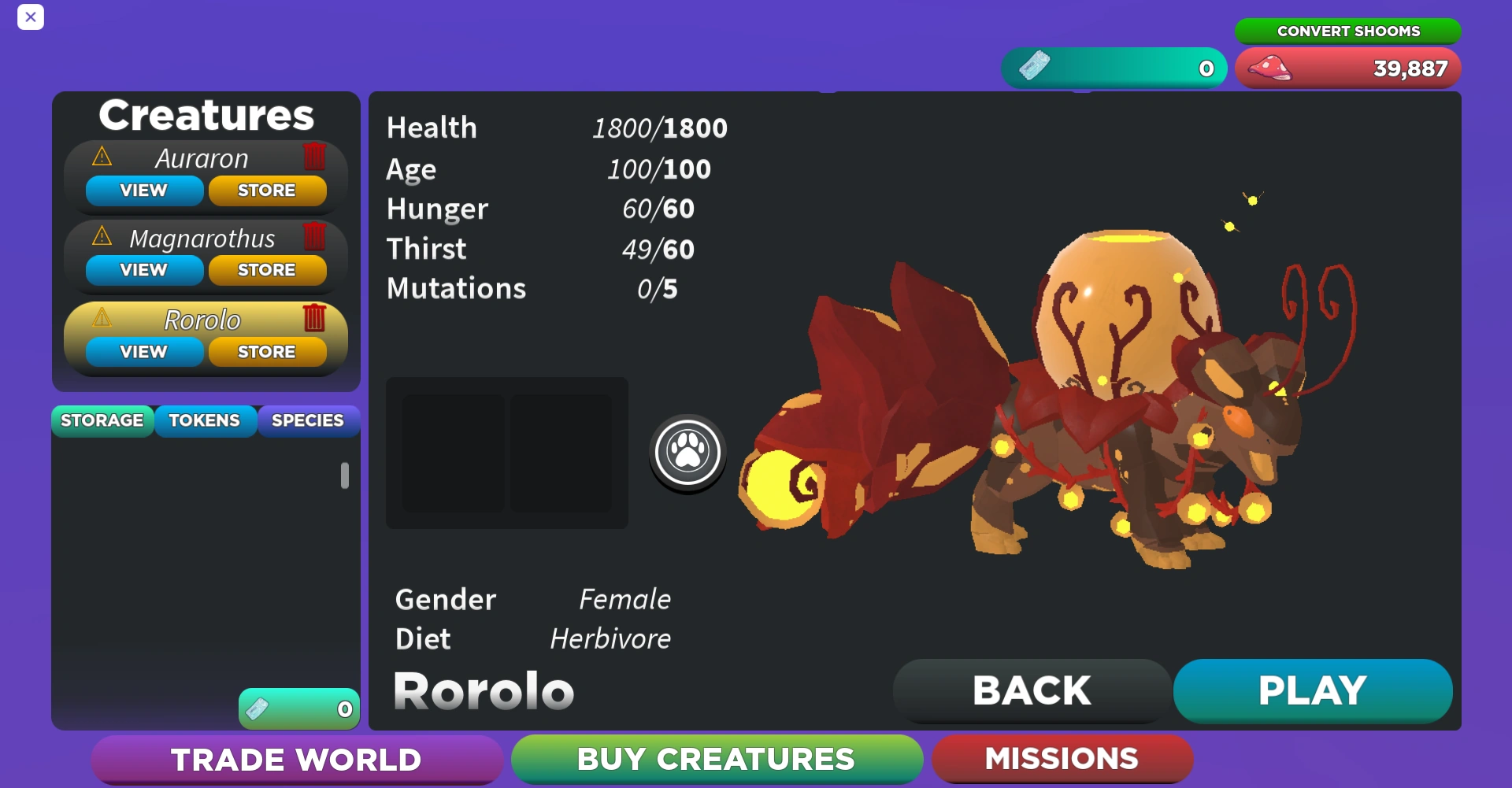This screenshot has width=1512, height=788.
Task: Click the warning icon on the Rorolo entry
Action: [x=101, y=319]
